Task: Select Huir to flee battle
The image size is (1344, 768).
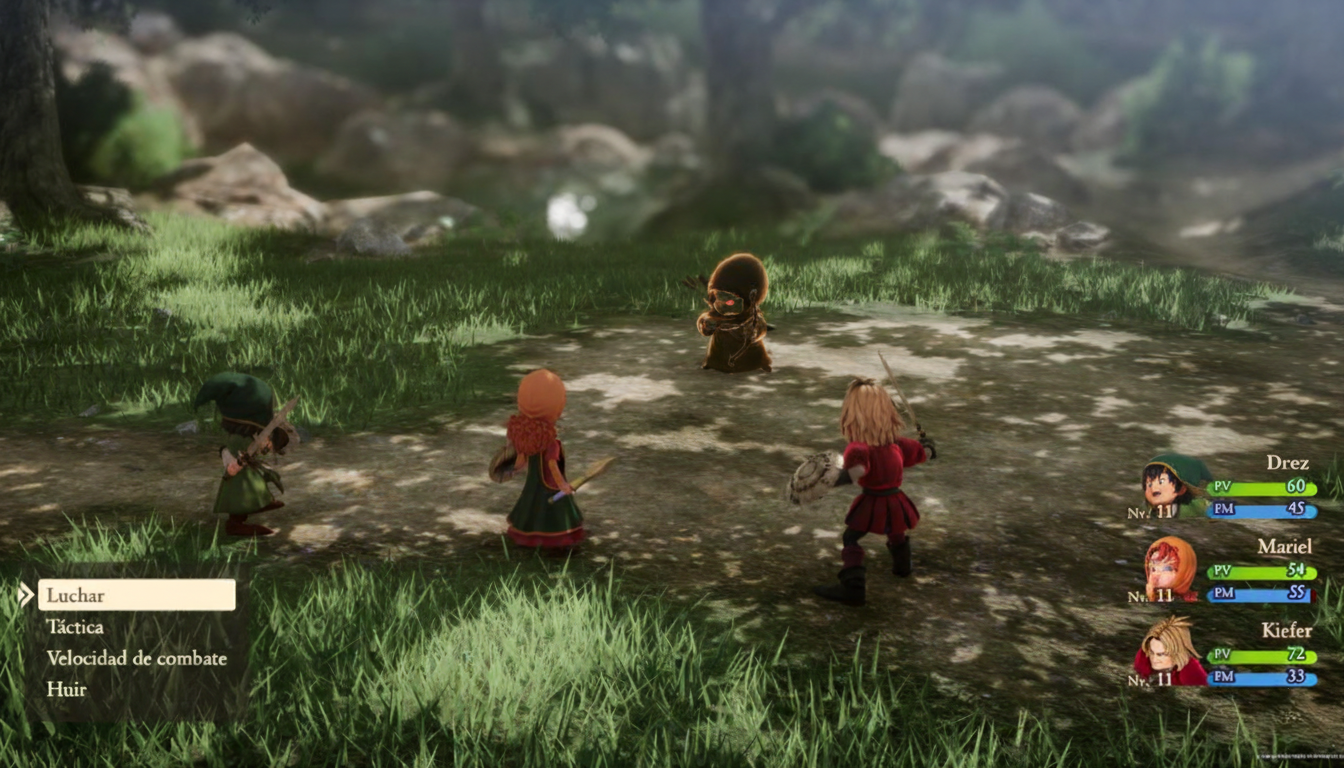Action: 66,689
